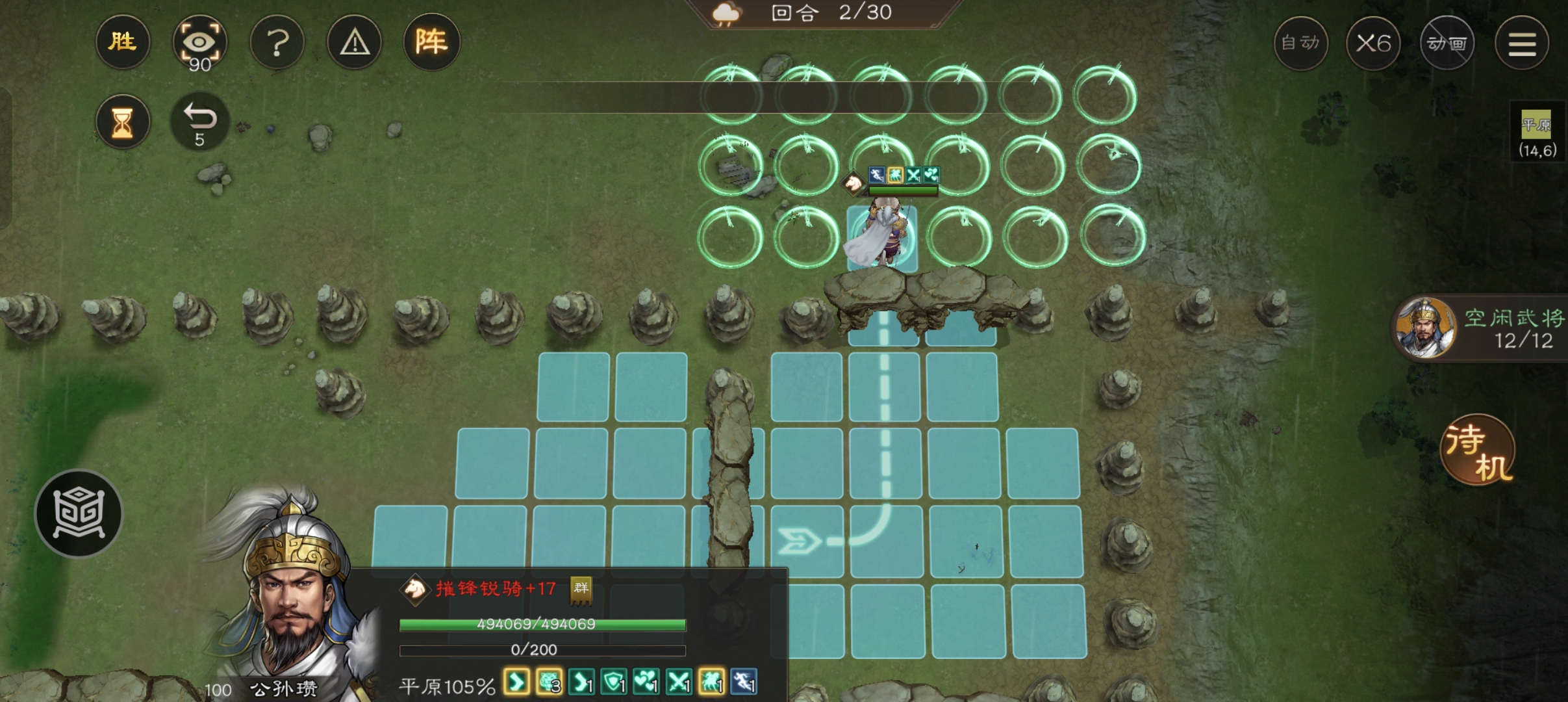Viewport: 1568px width, 702px height.
Task: Enable 自动 auto battle
Action: tap(1300, 44)
